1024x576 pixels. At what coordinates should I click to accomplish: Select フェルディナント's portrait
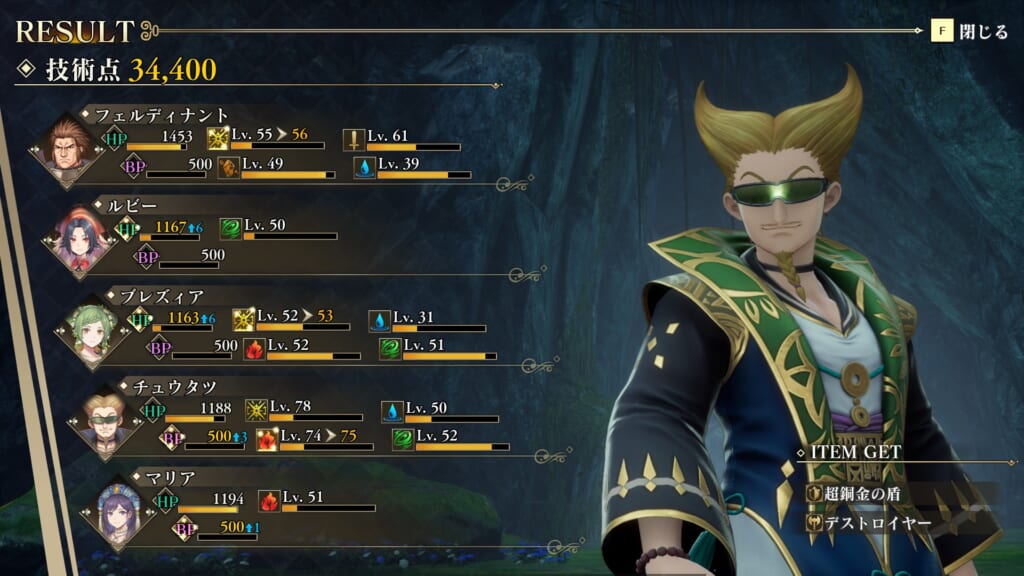[68, 150]
